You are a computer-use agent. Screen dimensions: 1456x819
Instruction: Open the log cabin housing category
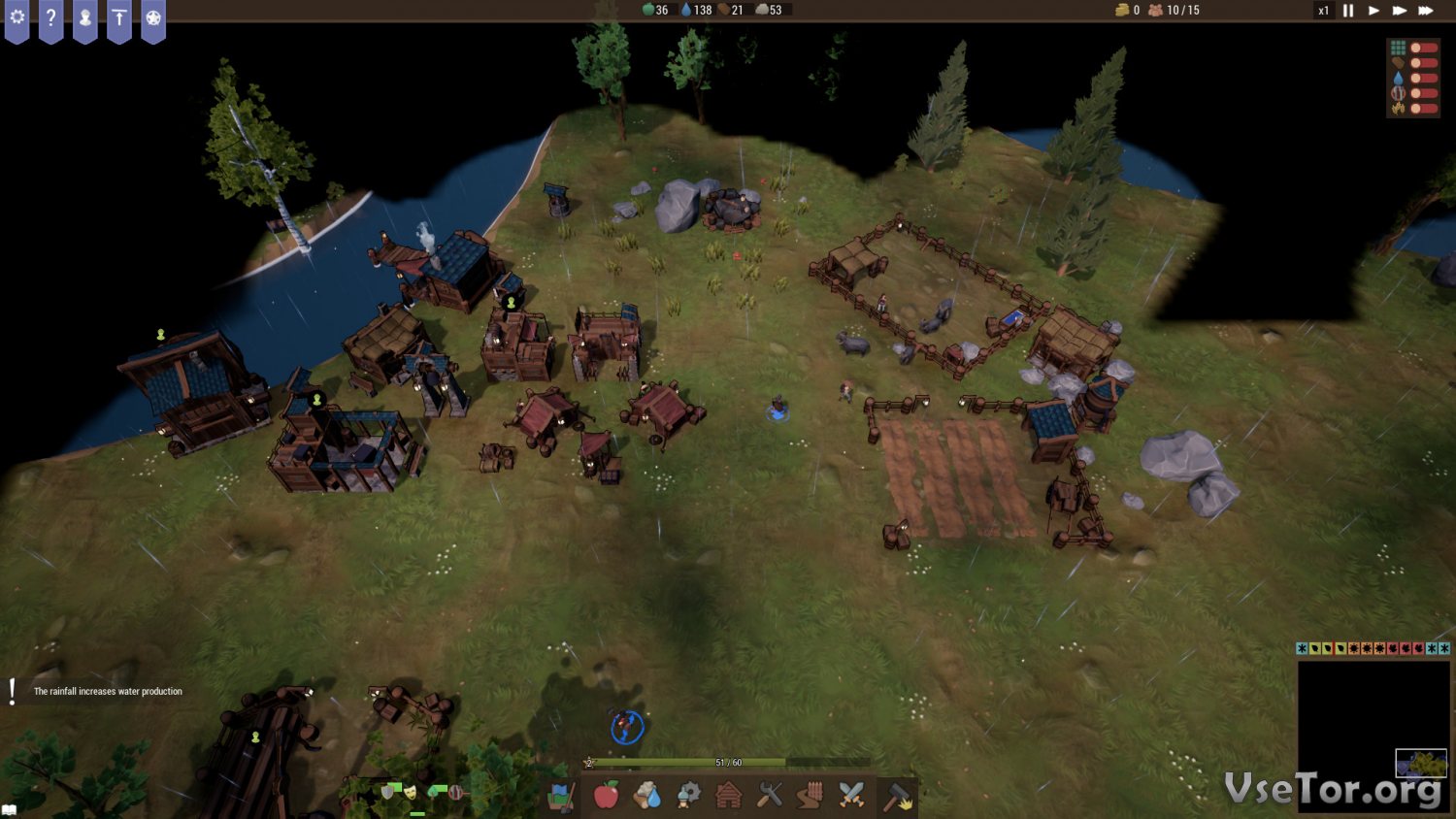(729, 796)
